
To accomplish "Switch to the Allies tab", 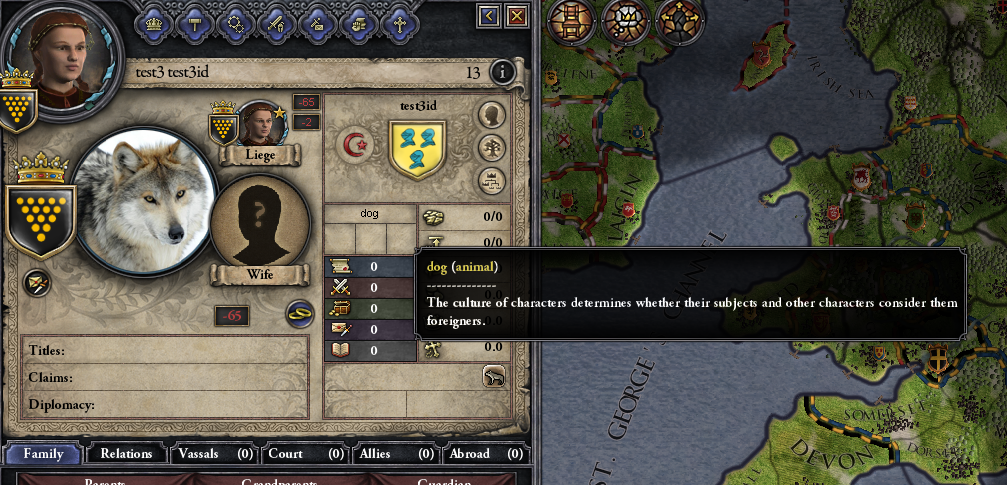I will click(x=393, y=453).
